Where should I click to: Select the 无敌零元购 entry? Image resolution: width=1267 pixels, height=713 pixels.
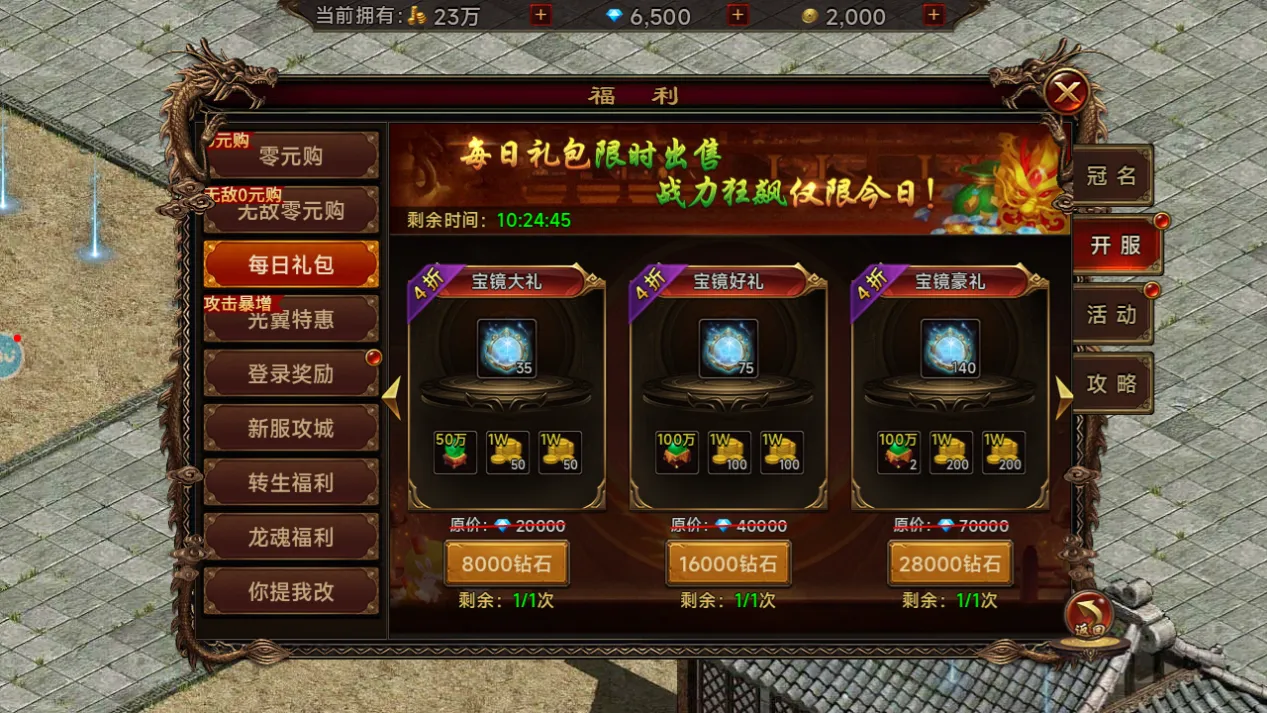tap(291, 211)
